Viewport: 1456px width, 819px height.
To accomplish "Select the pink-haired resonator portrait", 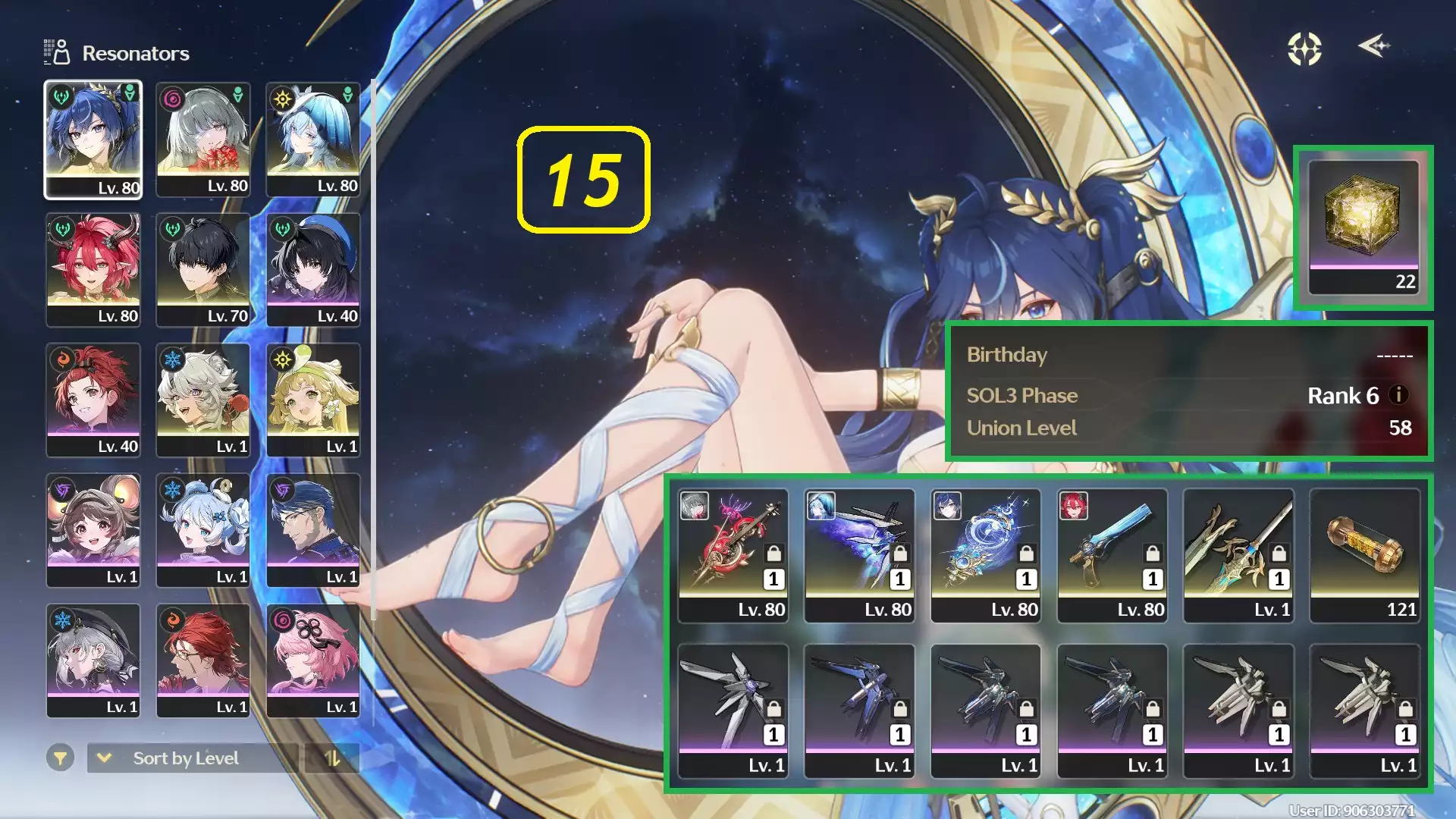I will 313,660.
